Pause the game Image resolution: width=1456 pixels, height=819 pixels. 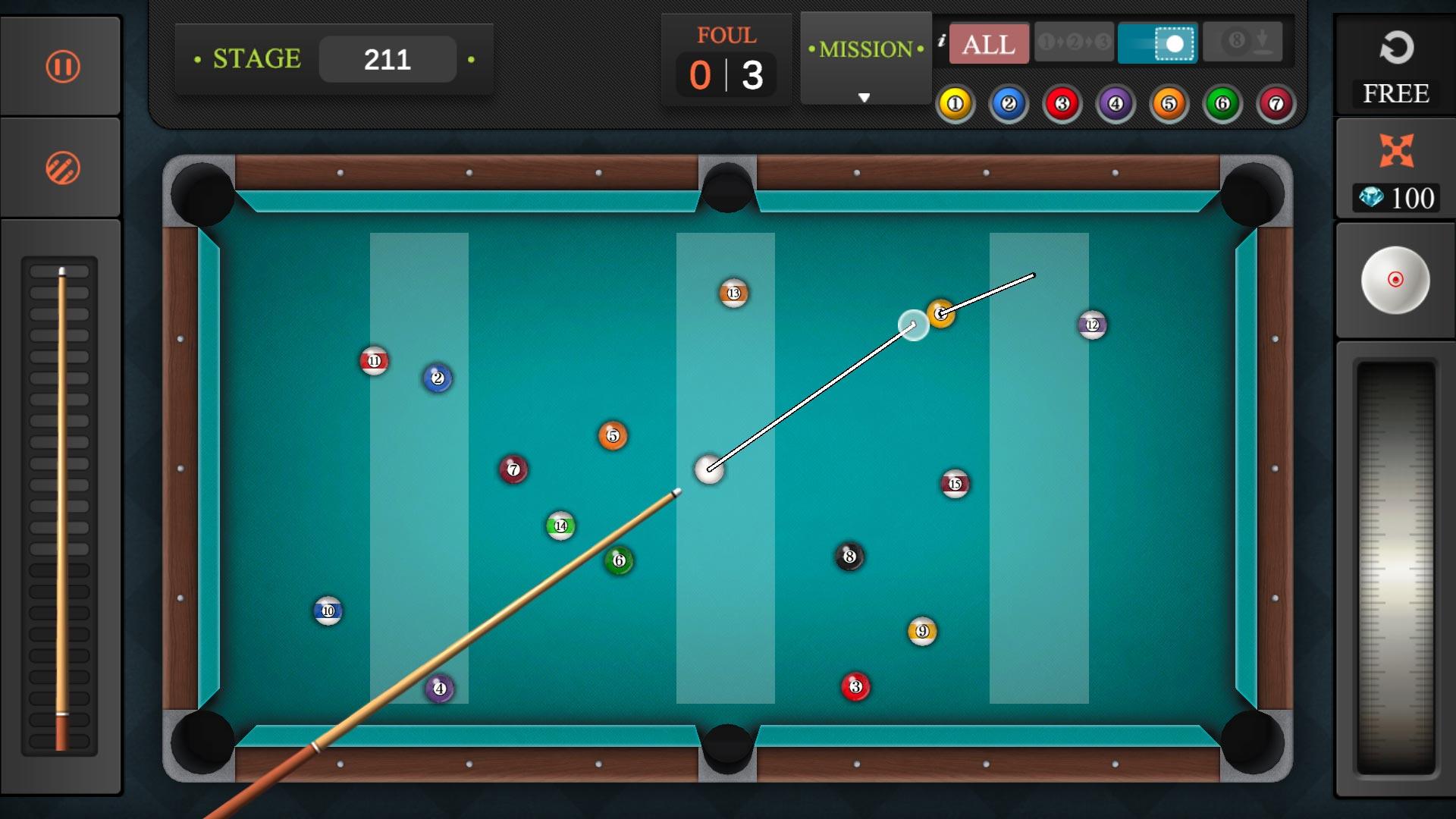coord(61,66)
